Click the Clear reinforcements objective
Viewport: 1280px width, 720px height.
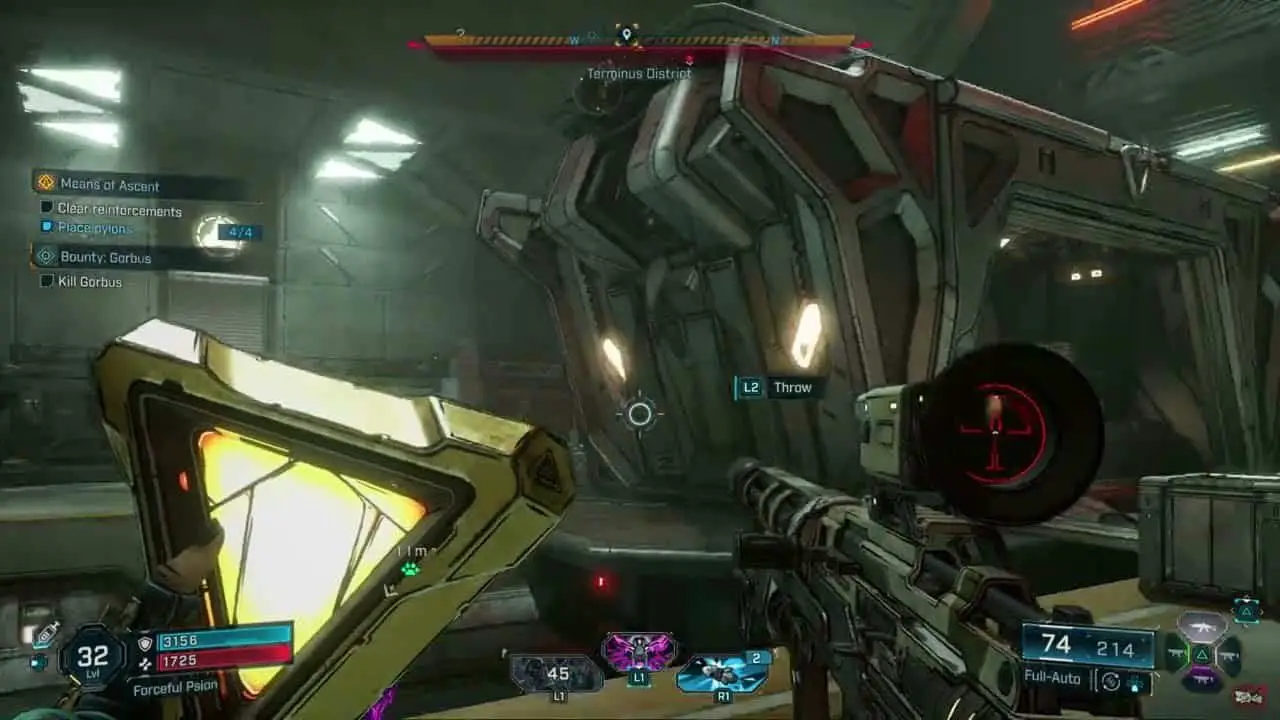pyautogui.click(x=119, y=211)
